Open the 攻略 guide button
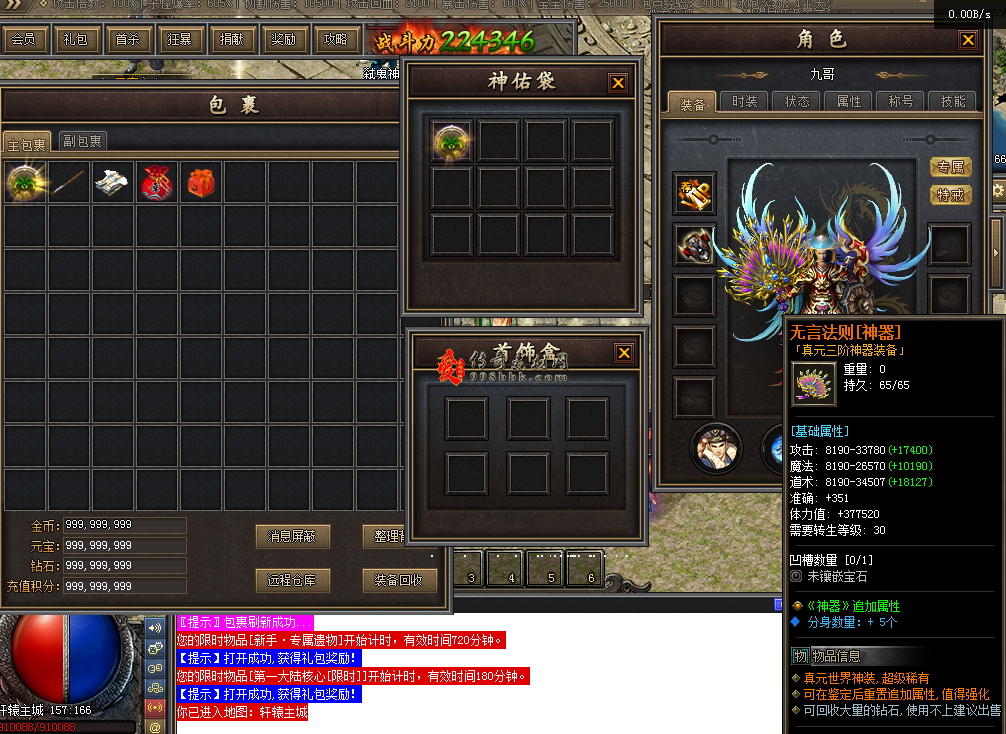 [335, 40]
